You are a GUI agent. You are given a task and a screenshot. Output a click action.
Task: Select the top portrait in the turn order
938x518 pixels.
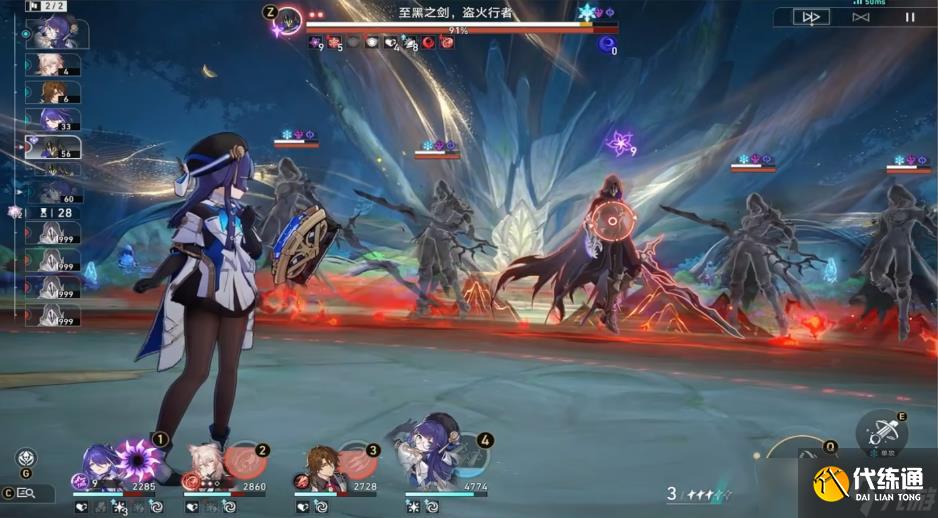click(x=55, y=32)
